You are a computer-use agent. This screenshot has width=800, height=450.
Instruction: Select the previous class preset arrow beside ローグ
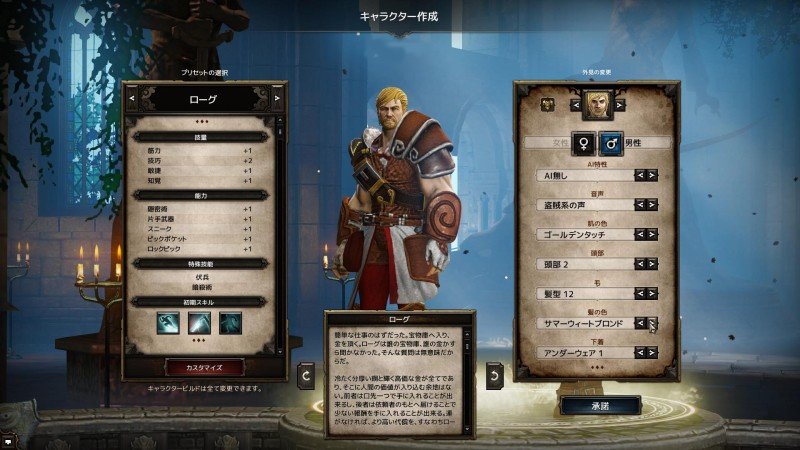132,99
